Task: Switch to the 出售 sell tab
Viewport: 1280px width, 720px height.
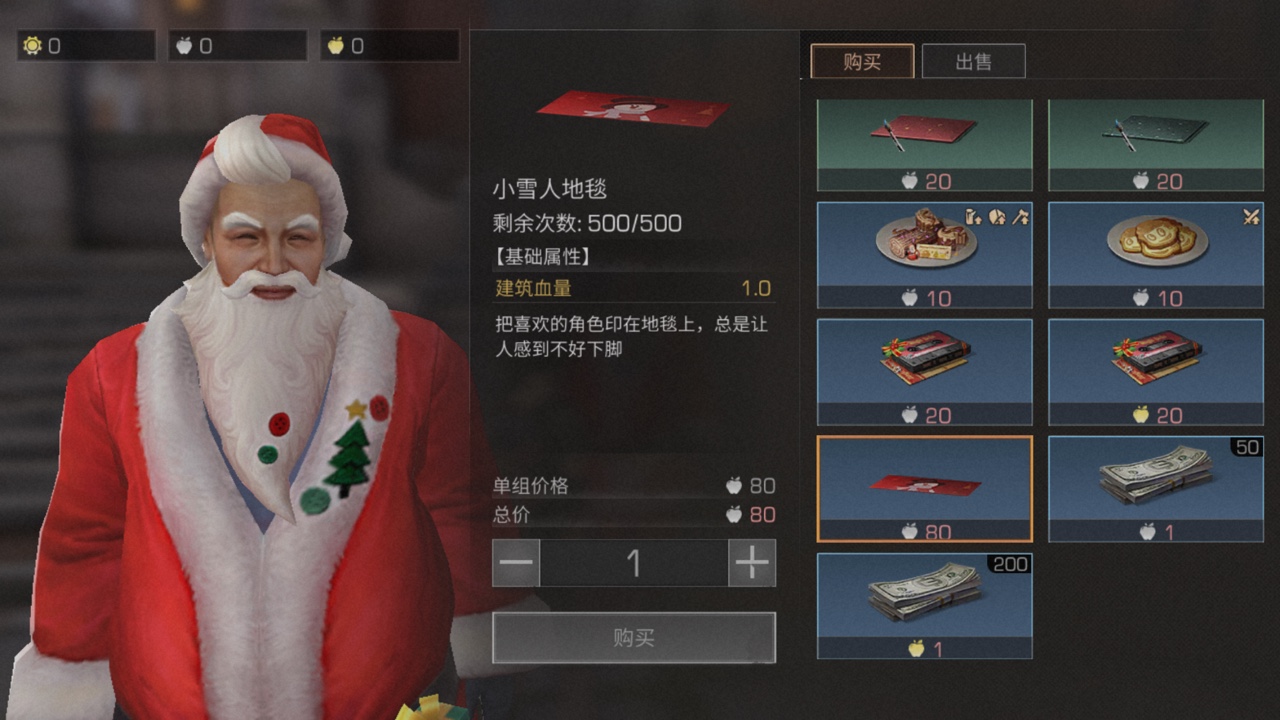Action: tap(974, 61)
